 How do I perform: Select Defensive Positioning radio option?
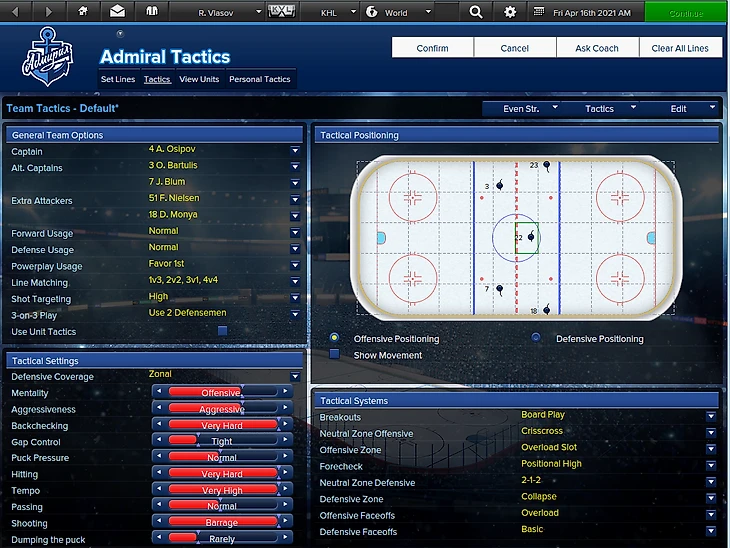(536, 338)
